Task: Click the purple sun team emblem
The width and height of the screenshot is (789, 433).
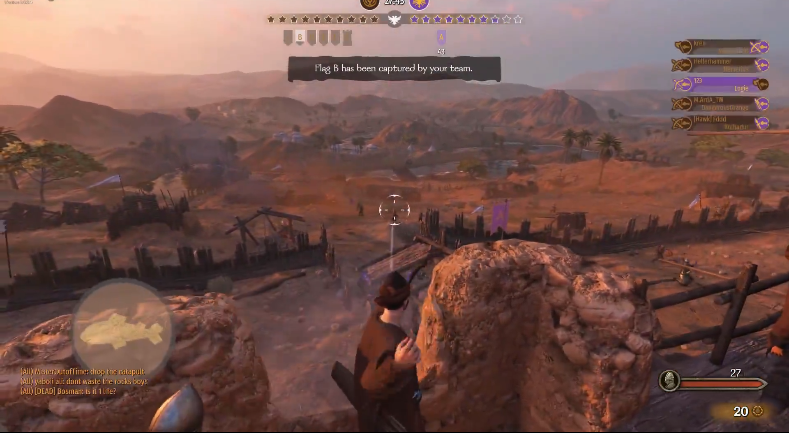Action: (419, 4)
